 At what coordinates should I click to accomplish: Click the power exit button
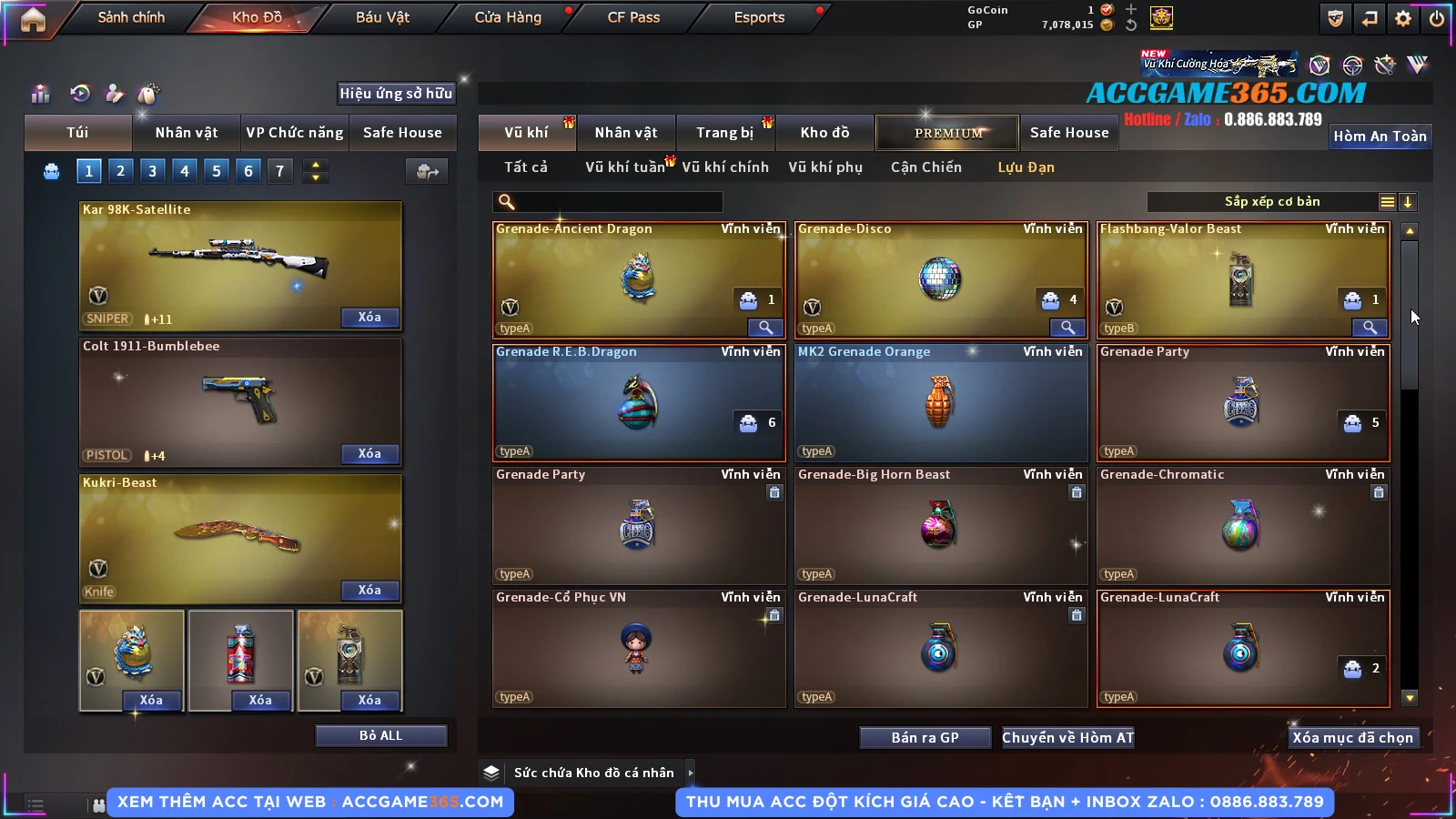pyautogui.click(x=1436, y=18)
